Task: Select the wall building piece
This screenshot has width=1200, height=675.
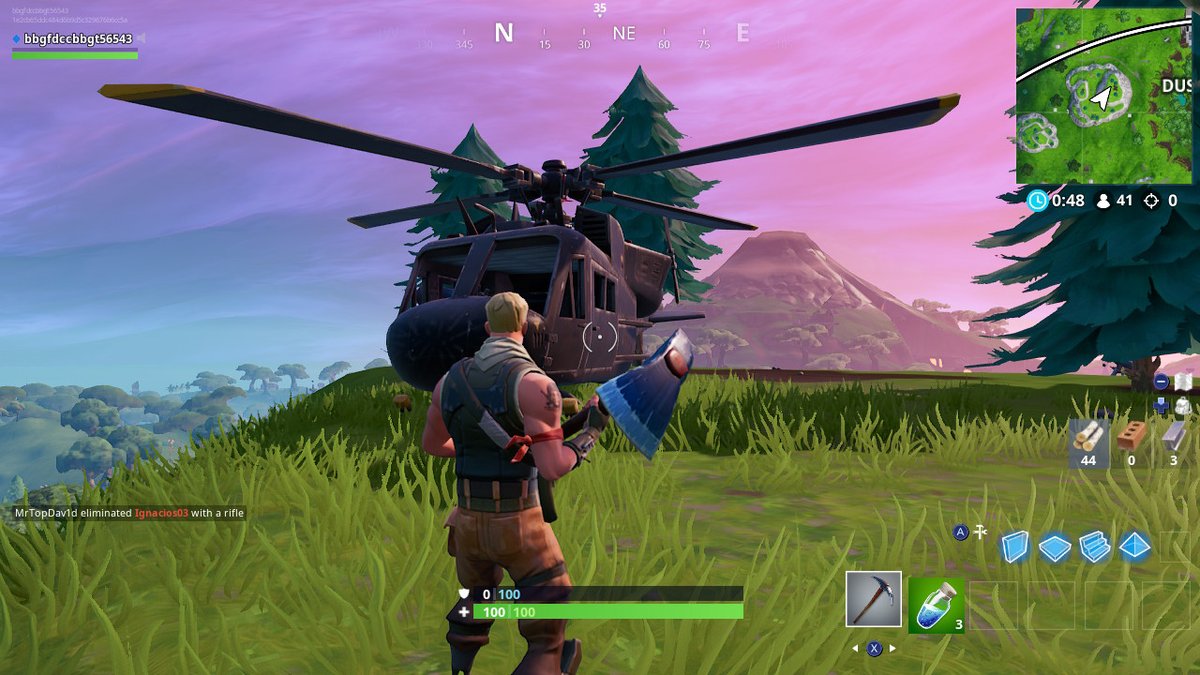Action: pyautogui.click(x=1015, y=546)
